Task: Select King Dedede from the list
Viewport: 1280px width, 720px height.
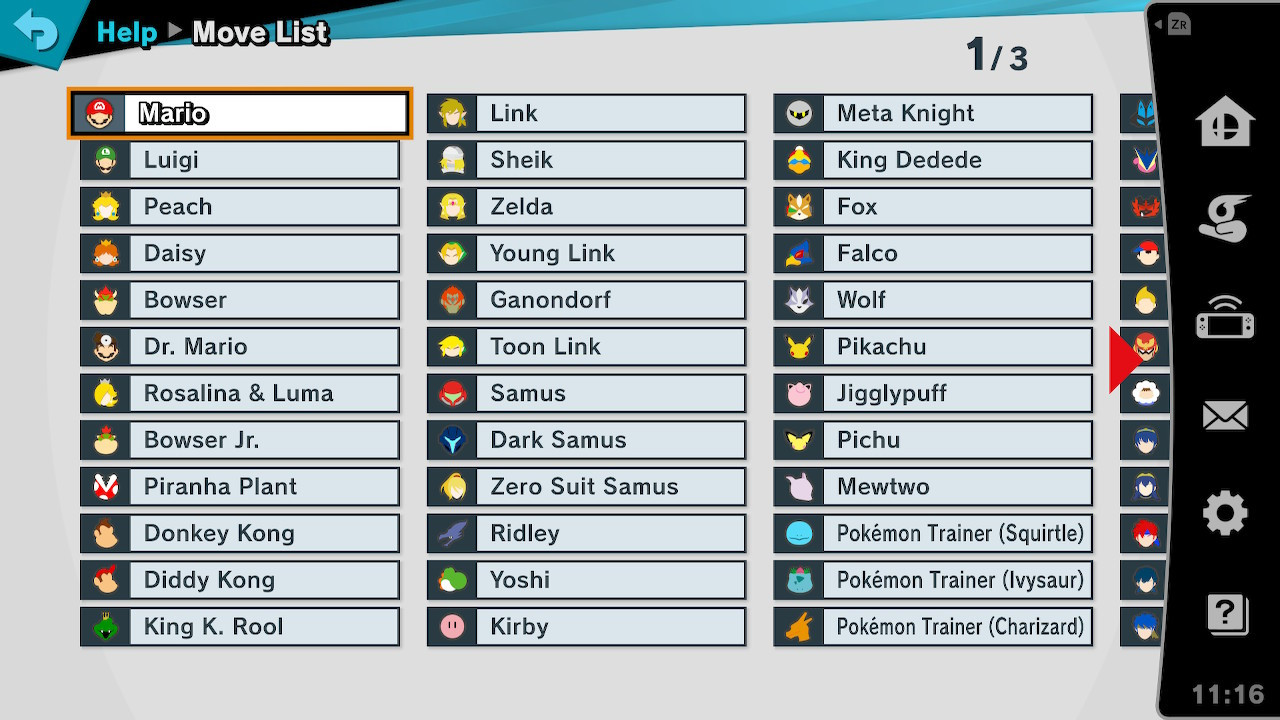Action: click(932, 160)
